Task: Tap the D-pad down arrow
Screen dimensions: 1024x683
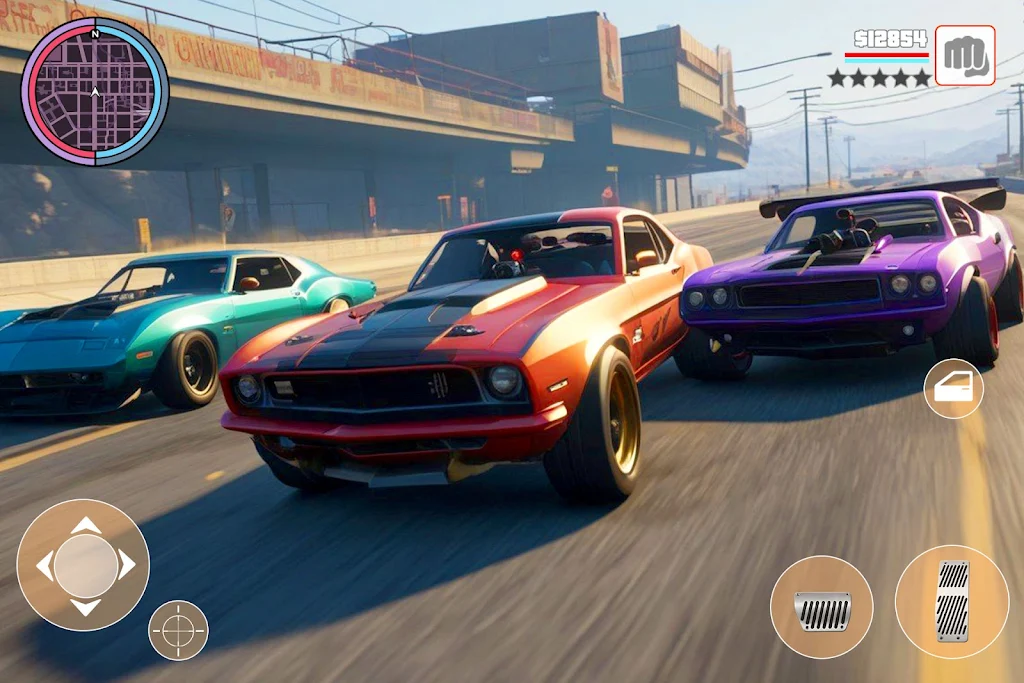Action: tap(85, 606)
